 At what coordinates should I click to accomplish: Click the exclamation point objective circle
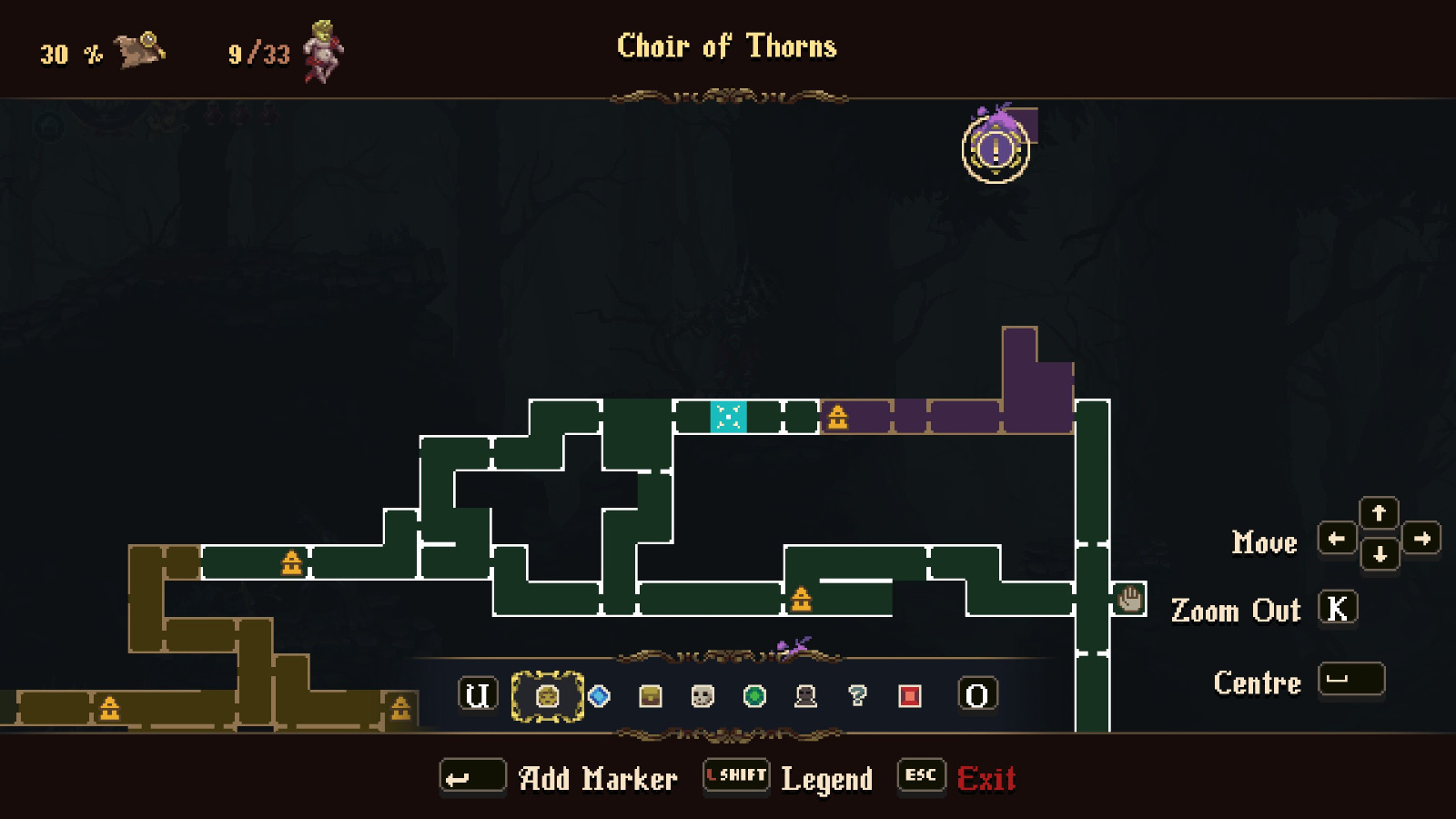995,150
